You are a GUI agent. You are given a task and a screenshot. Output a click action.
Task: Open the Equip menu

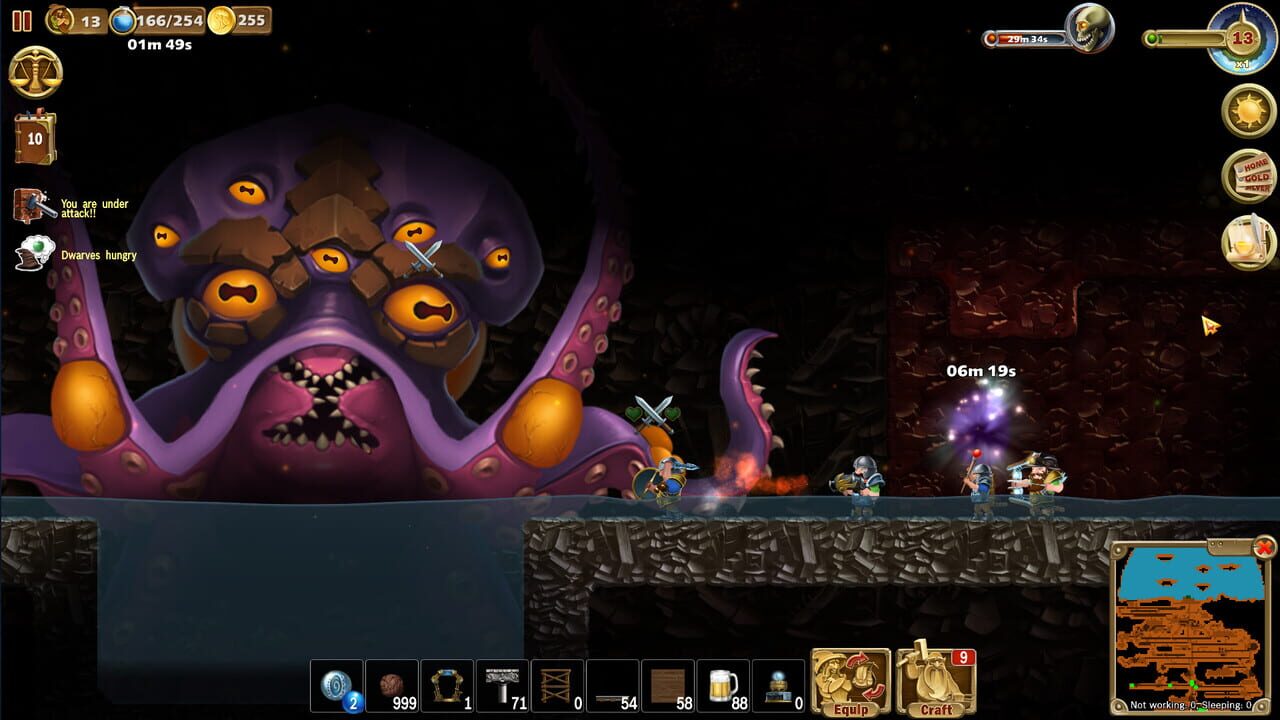coord(848,681)
